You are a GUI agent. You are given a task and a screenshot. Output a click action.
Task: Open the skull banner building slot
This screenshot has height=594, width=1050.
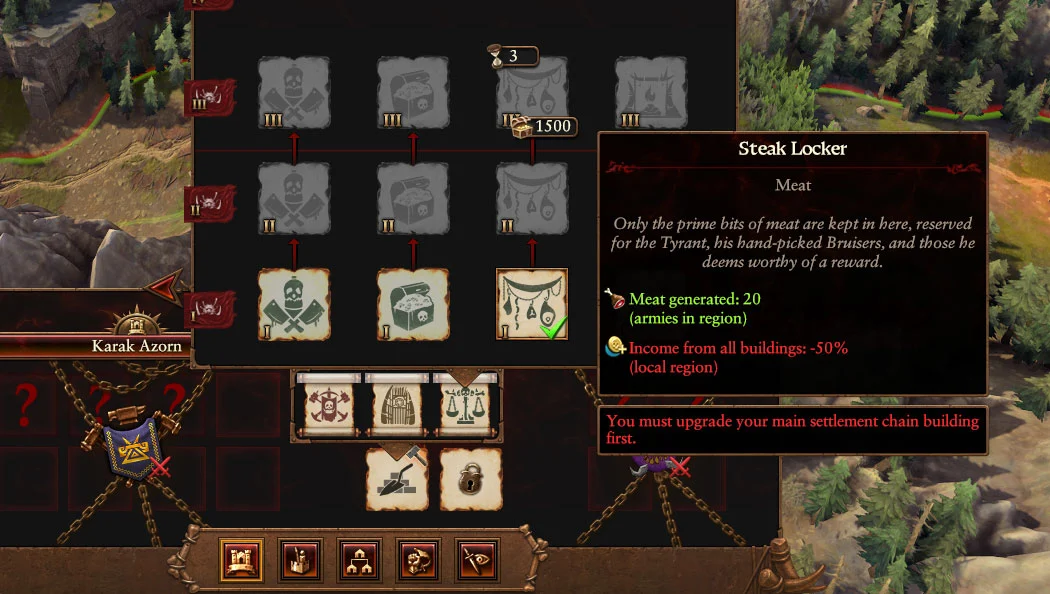click(329, 407)
